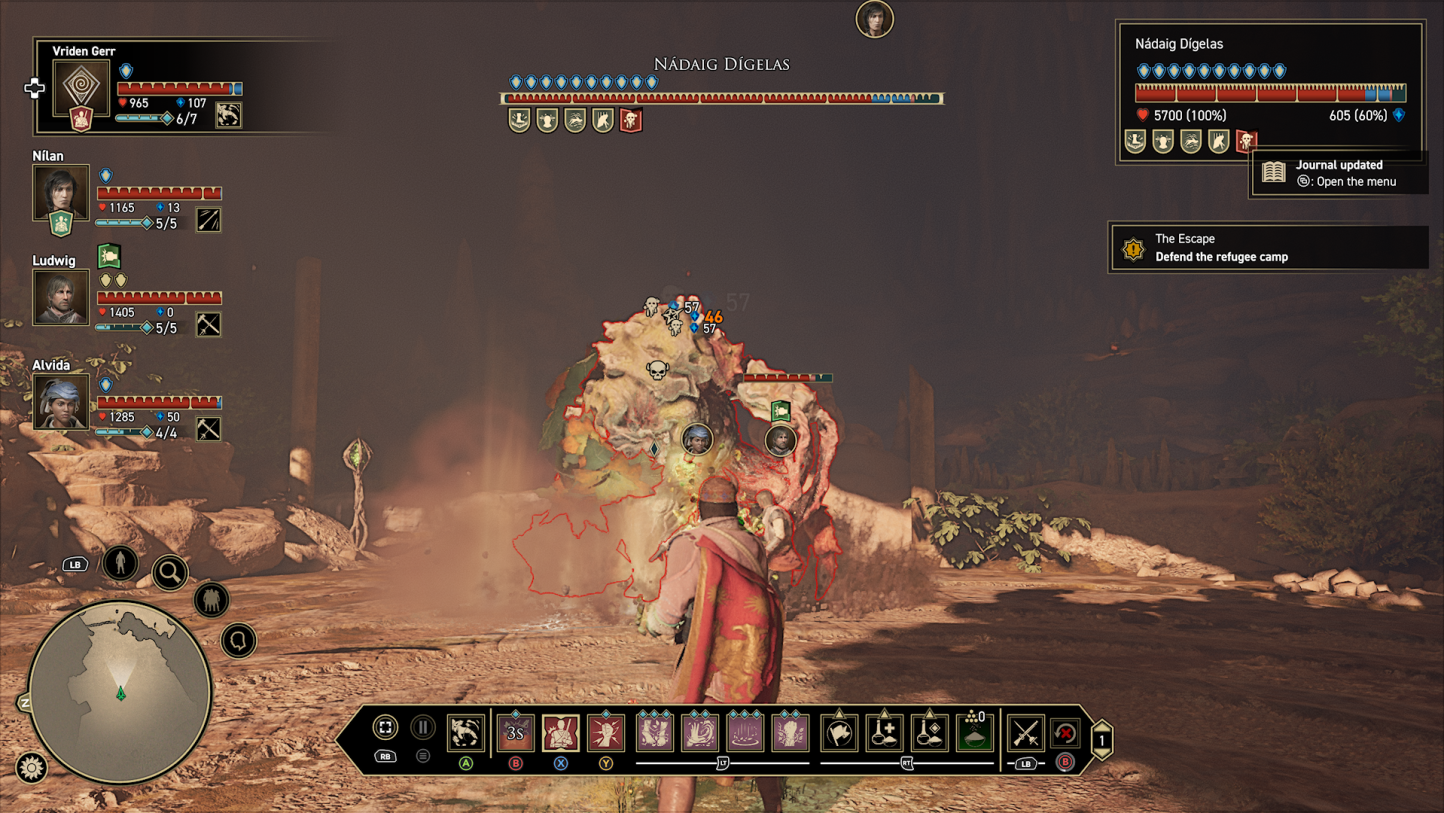Click the crossed swords weapon swap icon

pos(1026,733)
